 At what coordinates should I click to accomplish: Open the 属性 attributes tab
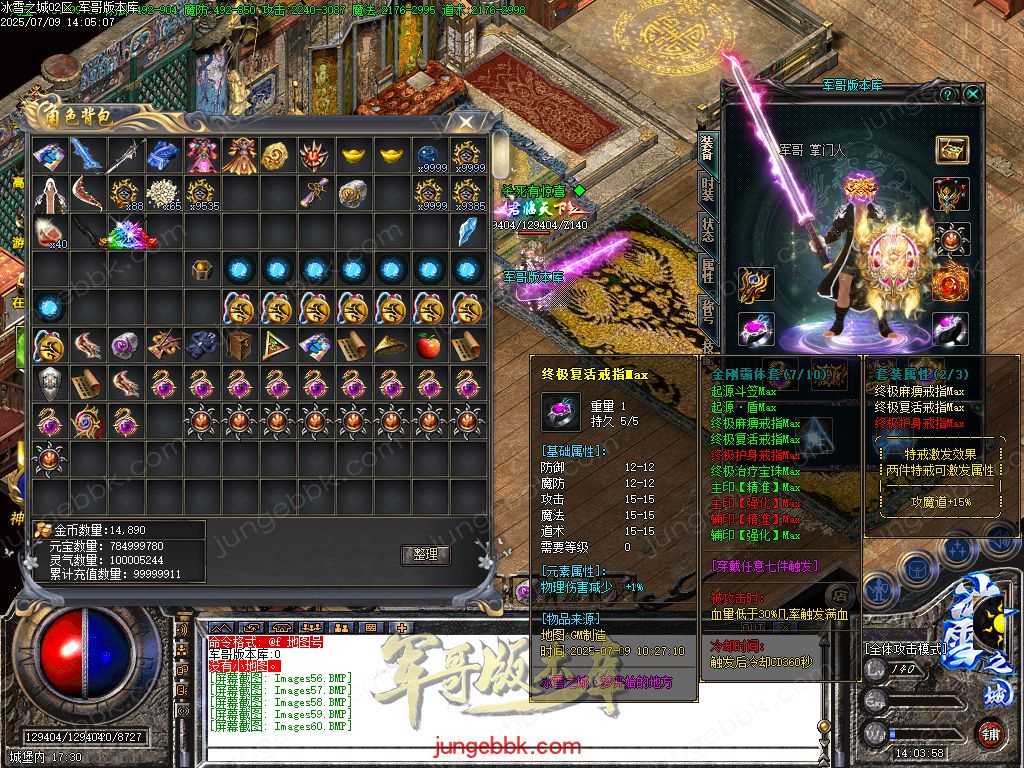coord(707,272)
